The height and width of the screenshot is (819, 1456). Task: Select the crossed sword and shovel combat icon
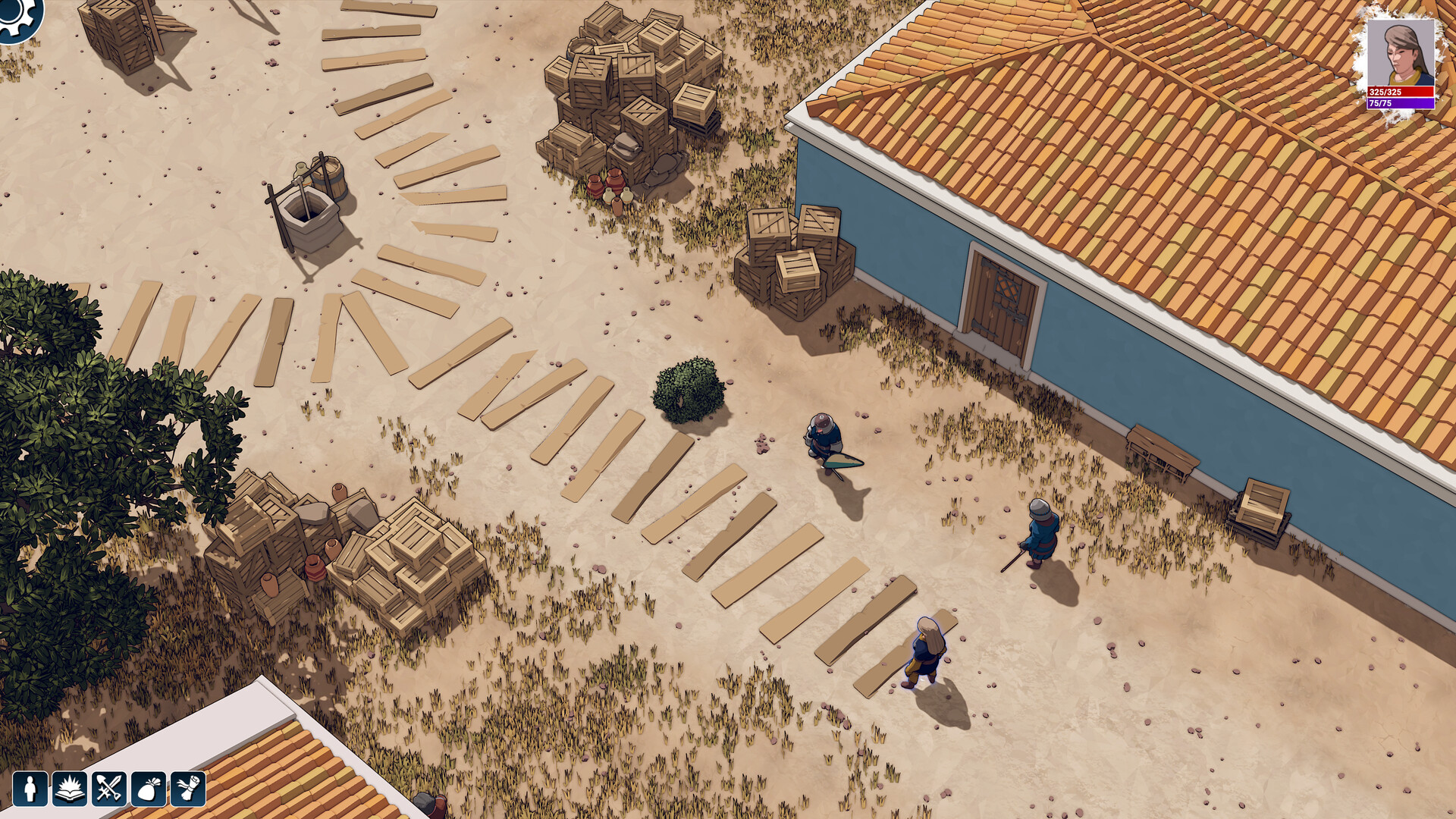(109, 790)
